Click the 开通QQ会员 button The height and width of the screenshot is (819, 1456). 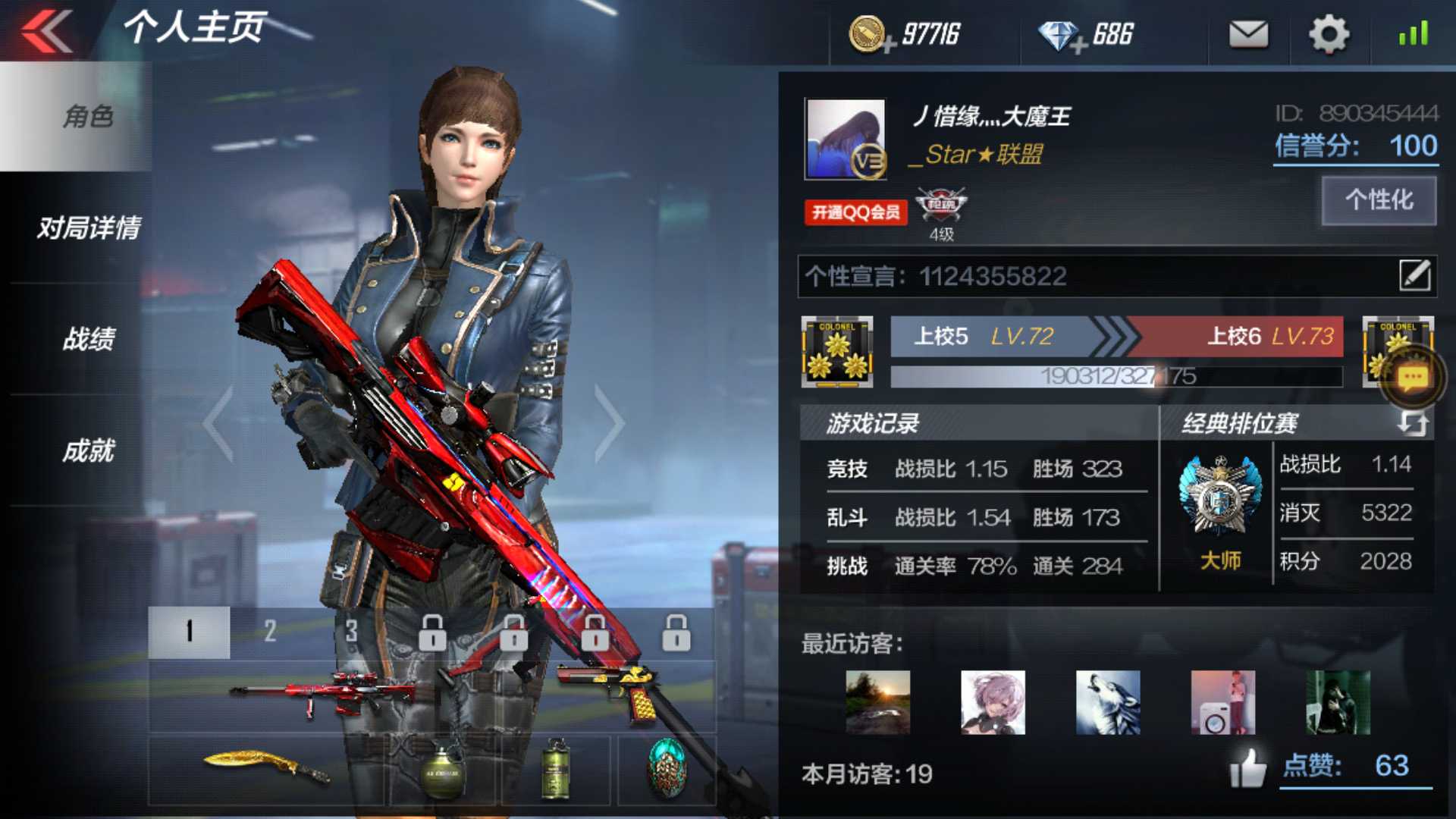pos(853,214)
